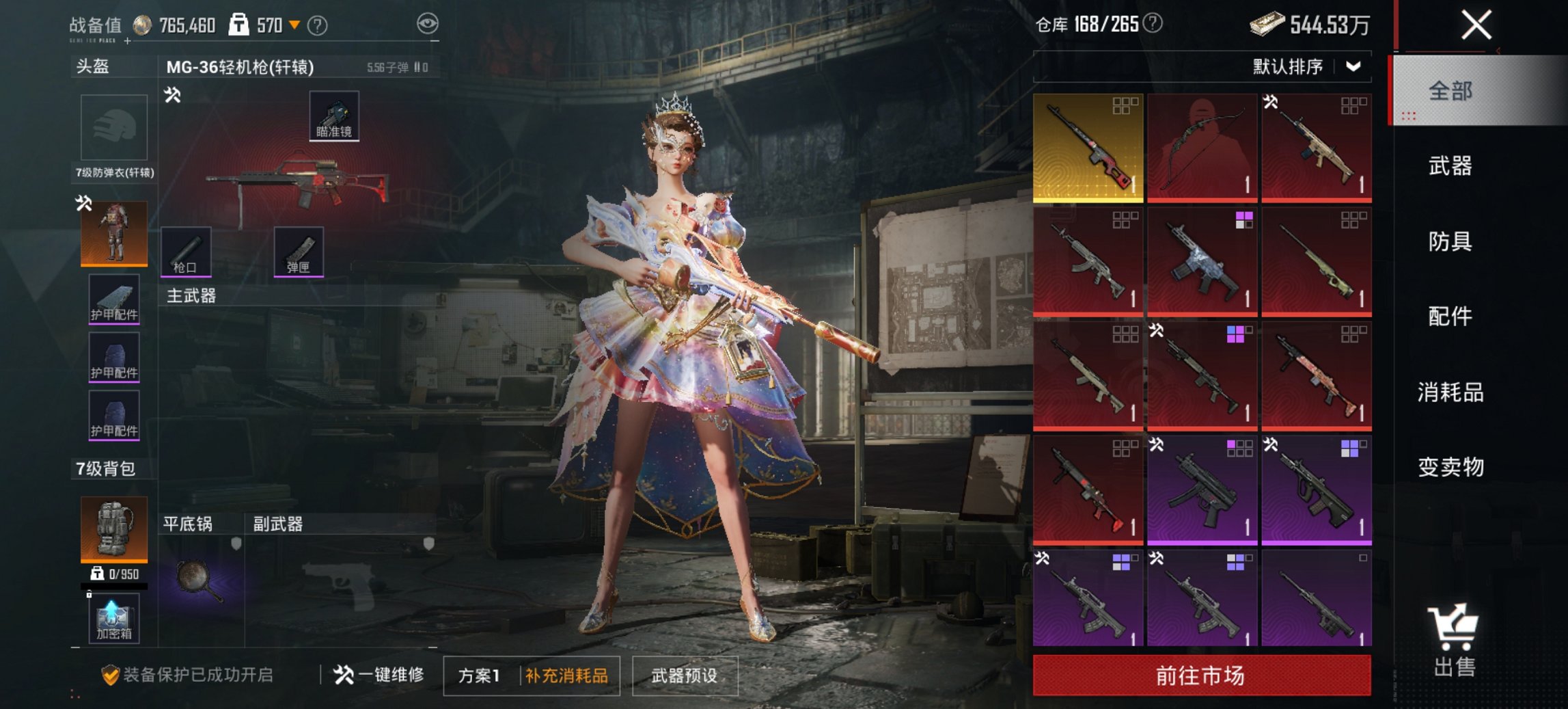Choose 补充消耗品 to refill consumables
Image resolution: width=1568 pixels, height=709 pixels.
coord(566,676)
